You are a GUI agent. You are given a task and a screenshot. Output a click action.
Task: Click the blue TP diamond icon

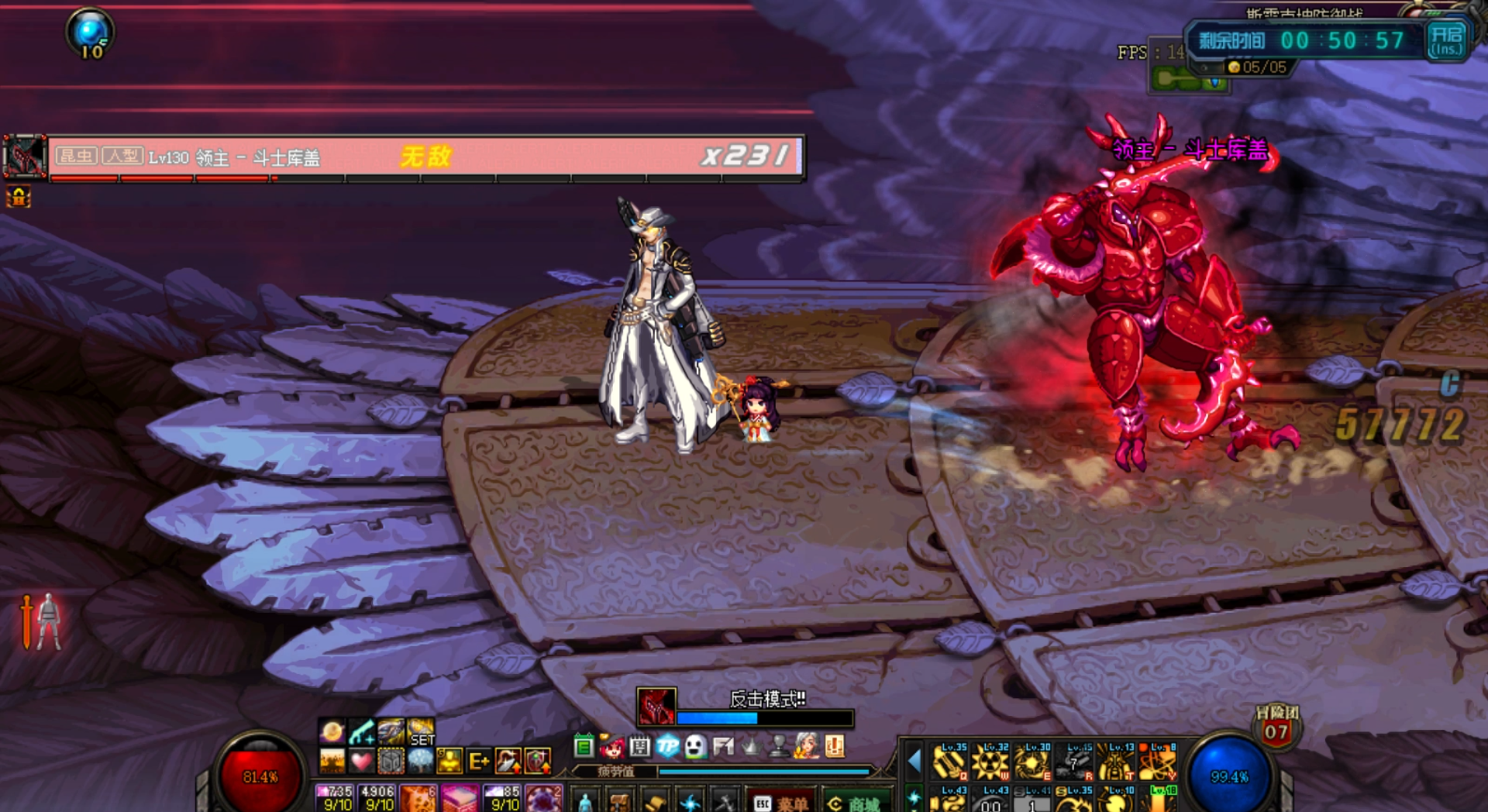click(667, 746)
